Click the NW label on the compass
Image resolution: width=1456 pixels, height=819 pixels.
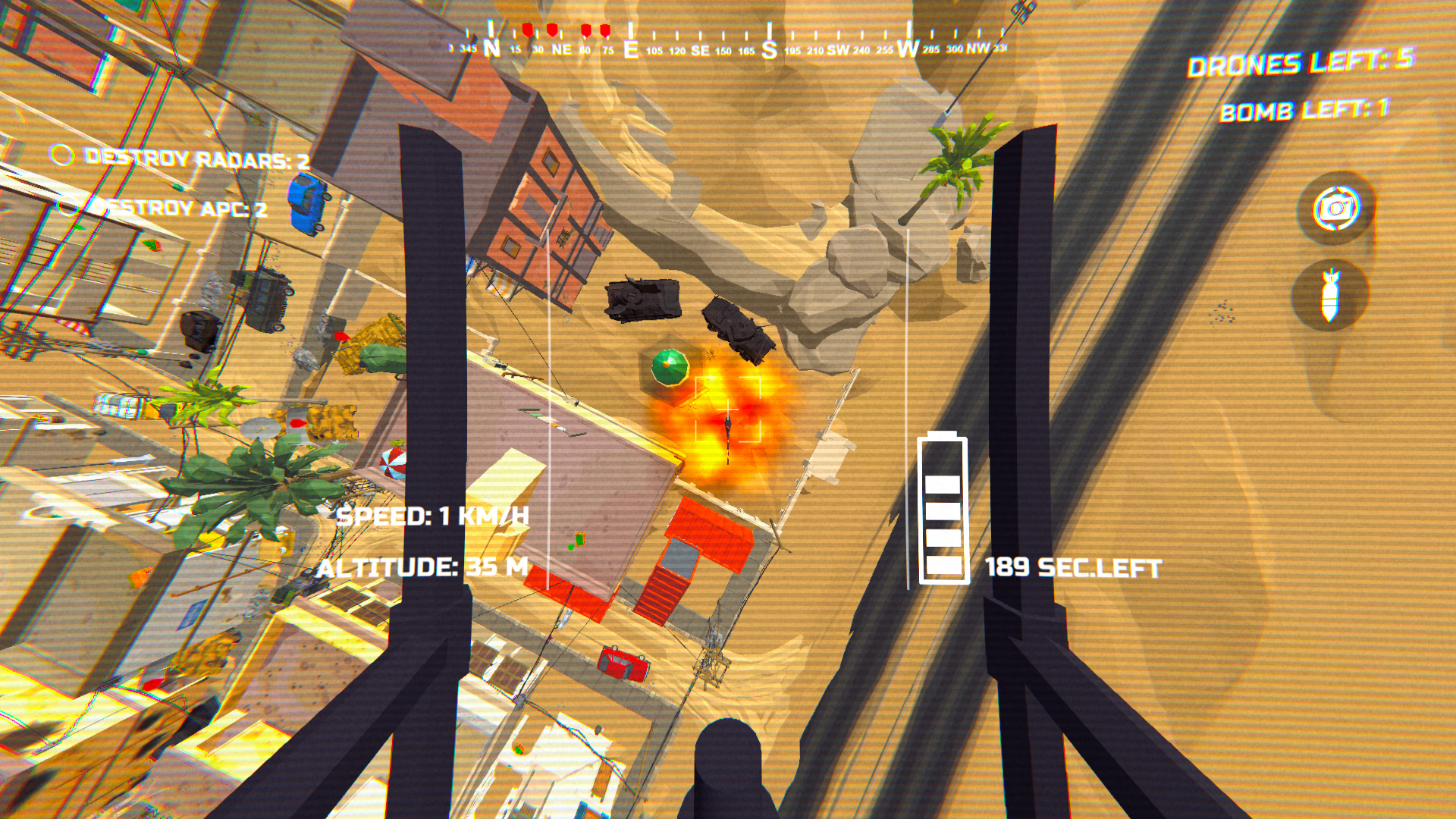coord(977,47)
